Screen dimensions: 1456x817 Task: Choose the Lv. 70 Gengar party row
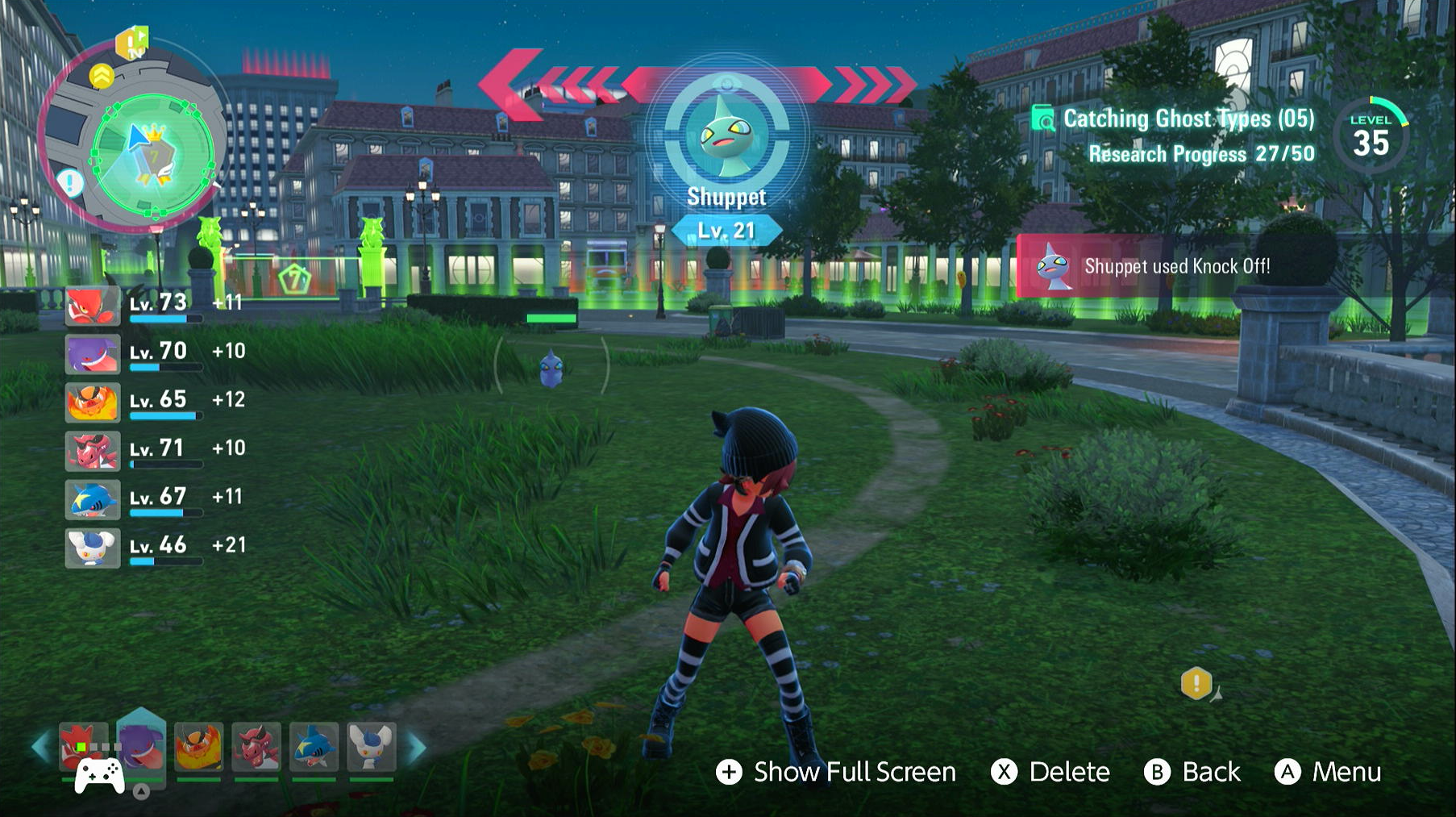(x=153, y=353)
